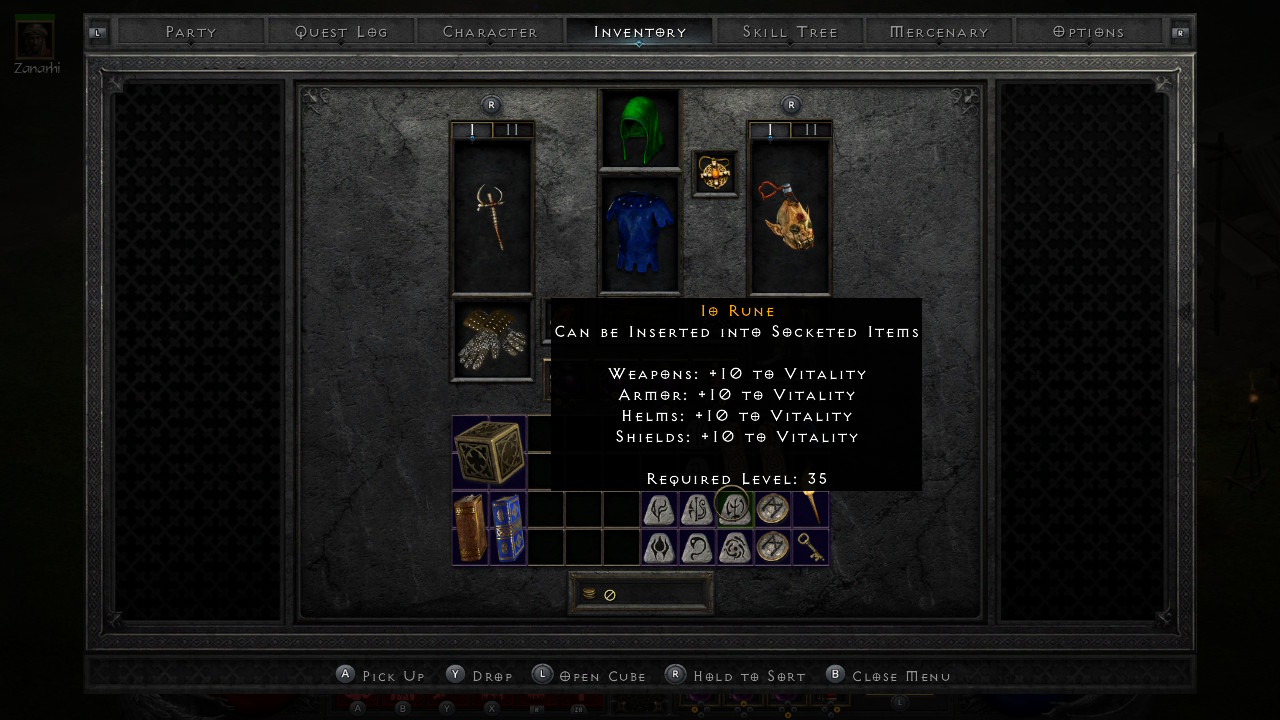This screenshot has width=1280, height=720.
Task: Select the Horadric Cube in inventory
Action: 489,453
